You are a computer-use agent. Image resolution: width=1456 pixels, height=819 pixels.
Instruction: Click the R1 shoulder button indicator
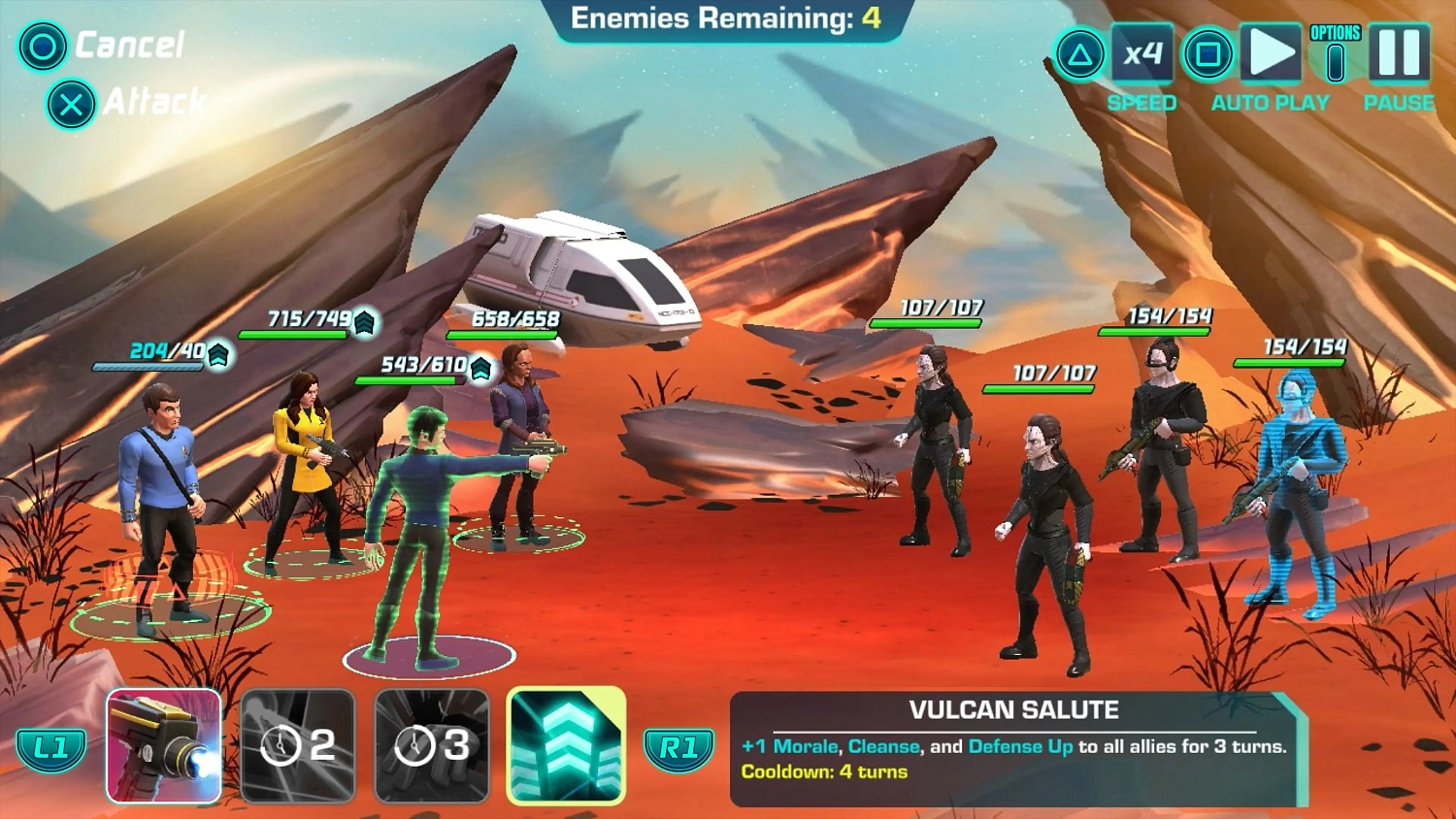[679, 749]
